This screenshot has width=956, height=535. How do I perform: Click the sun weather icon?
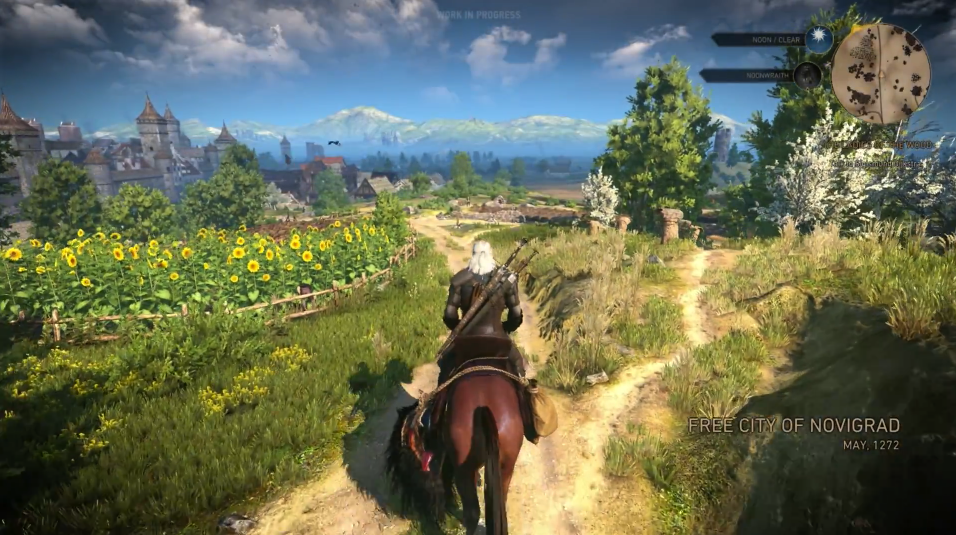pyautogui.click(x=820, y=40)
